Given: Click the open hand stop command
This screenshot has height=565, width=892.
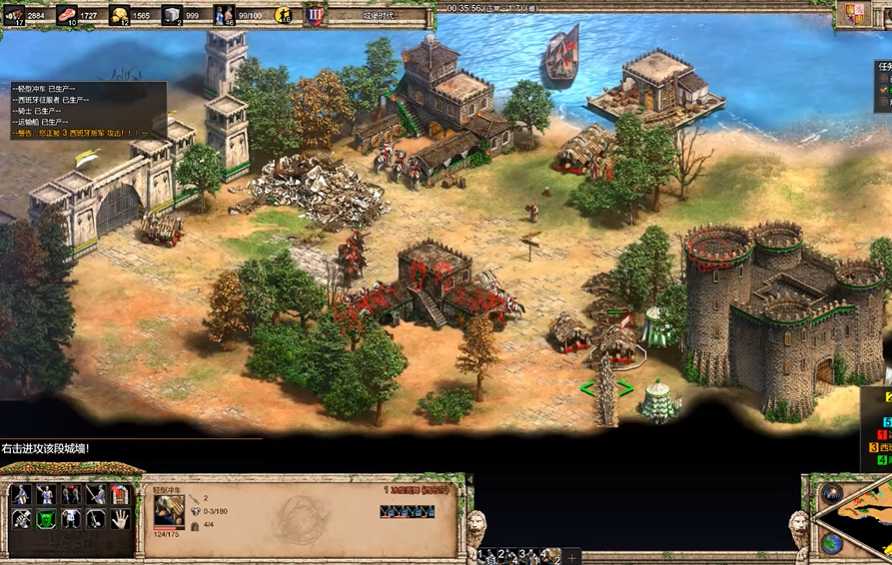Looking at the screenshot, I should [120, 519].
